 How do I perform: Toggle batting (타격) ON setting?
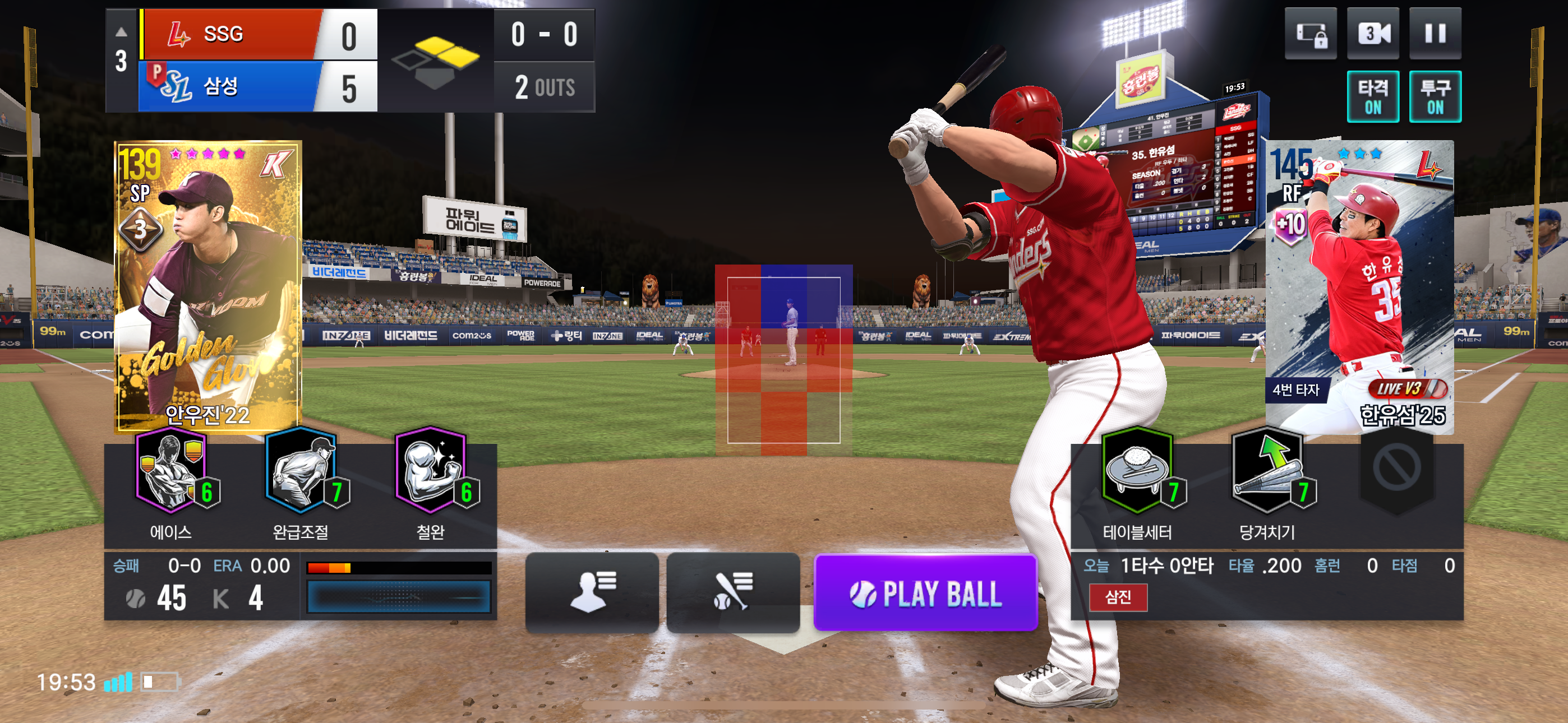1373,96
